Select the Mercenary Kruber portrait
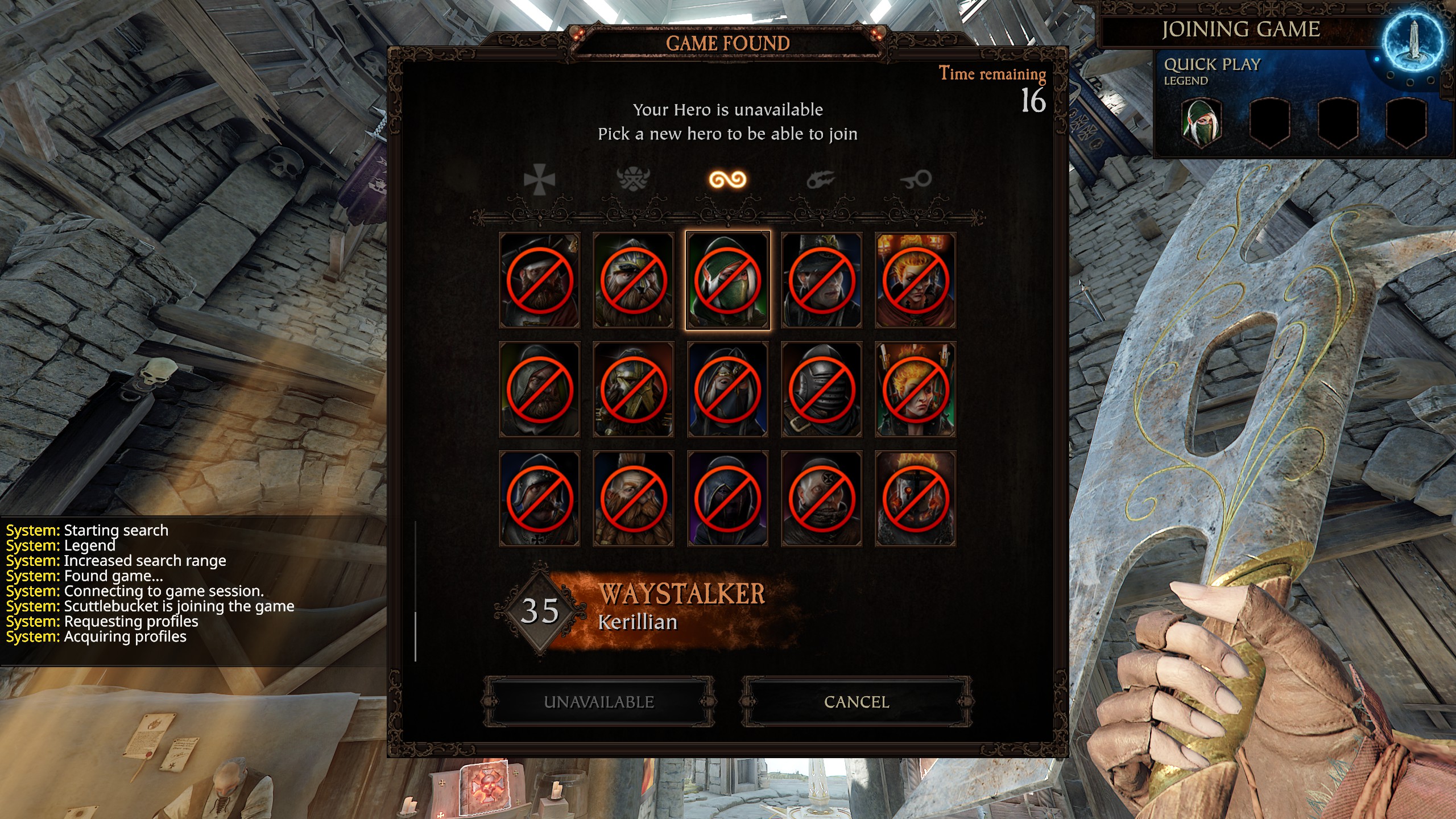The width and height of the screenshot is (1456, 819). click(x=539, y=280)
